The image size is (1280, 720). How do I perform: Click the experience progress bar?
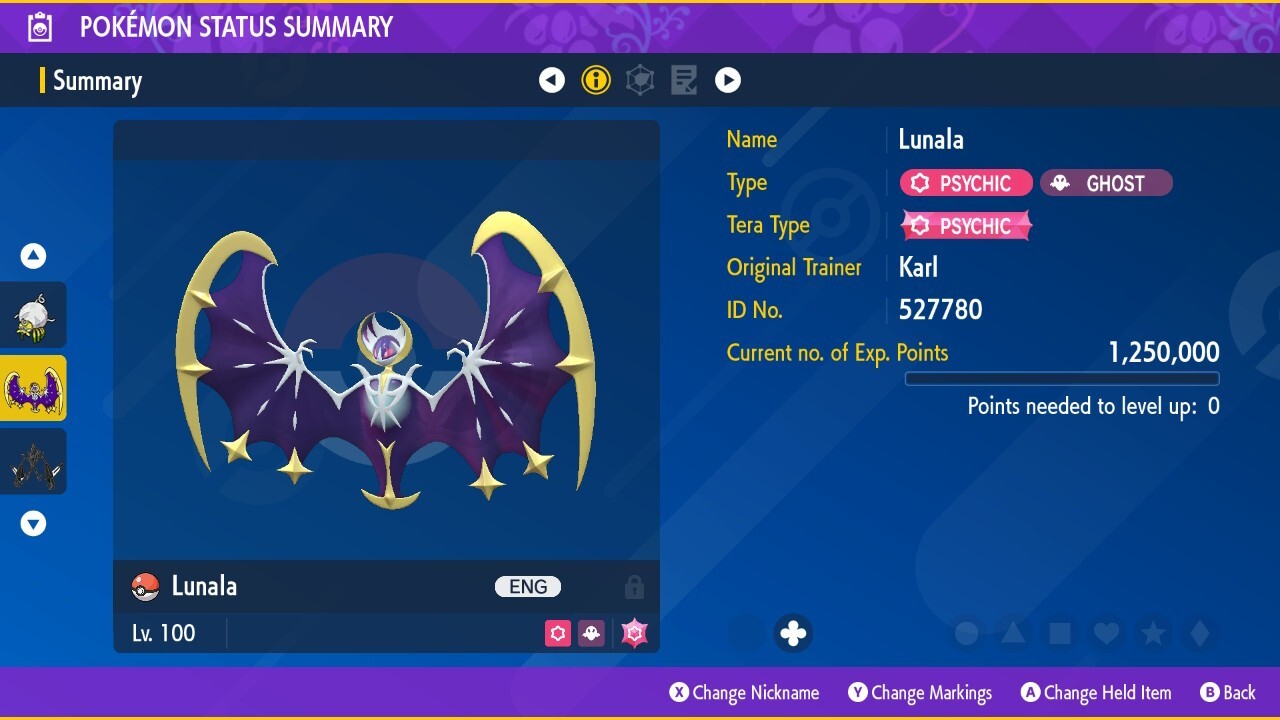[1062, 378]
